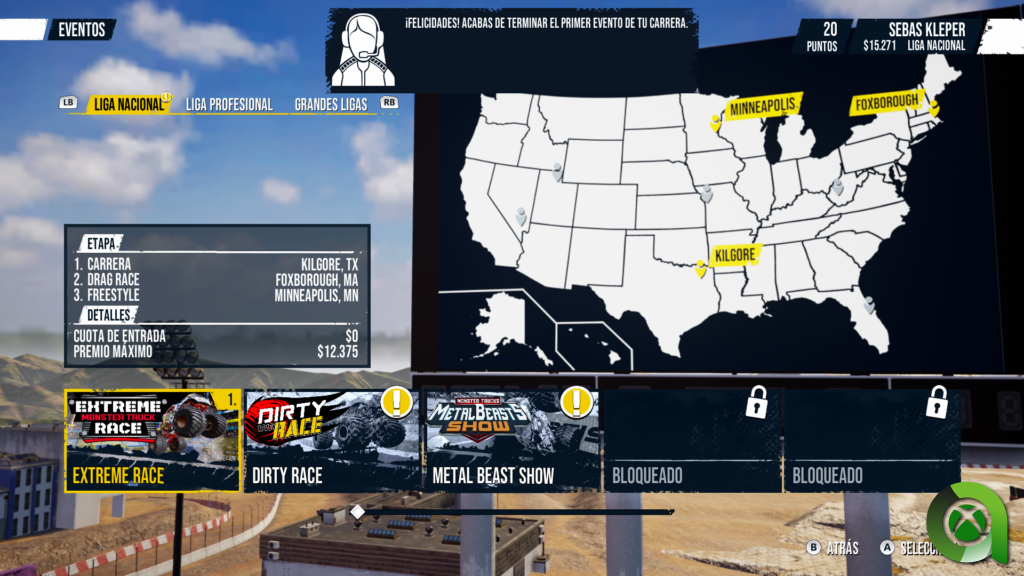The height and width of the screenshot is (576, 1024).
Task: Select the Drag Race stage row
Action: [x=215, y=280]
